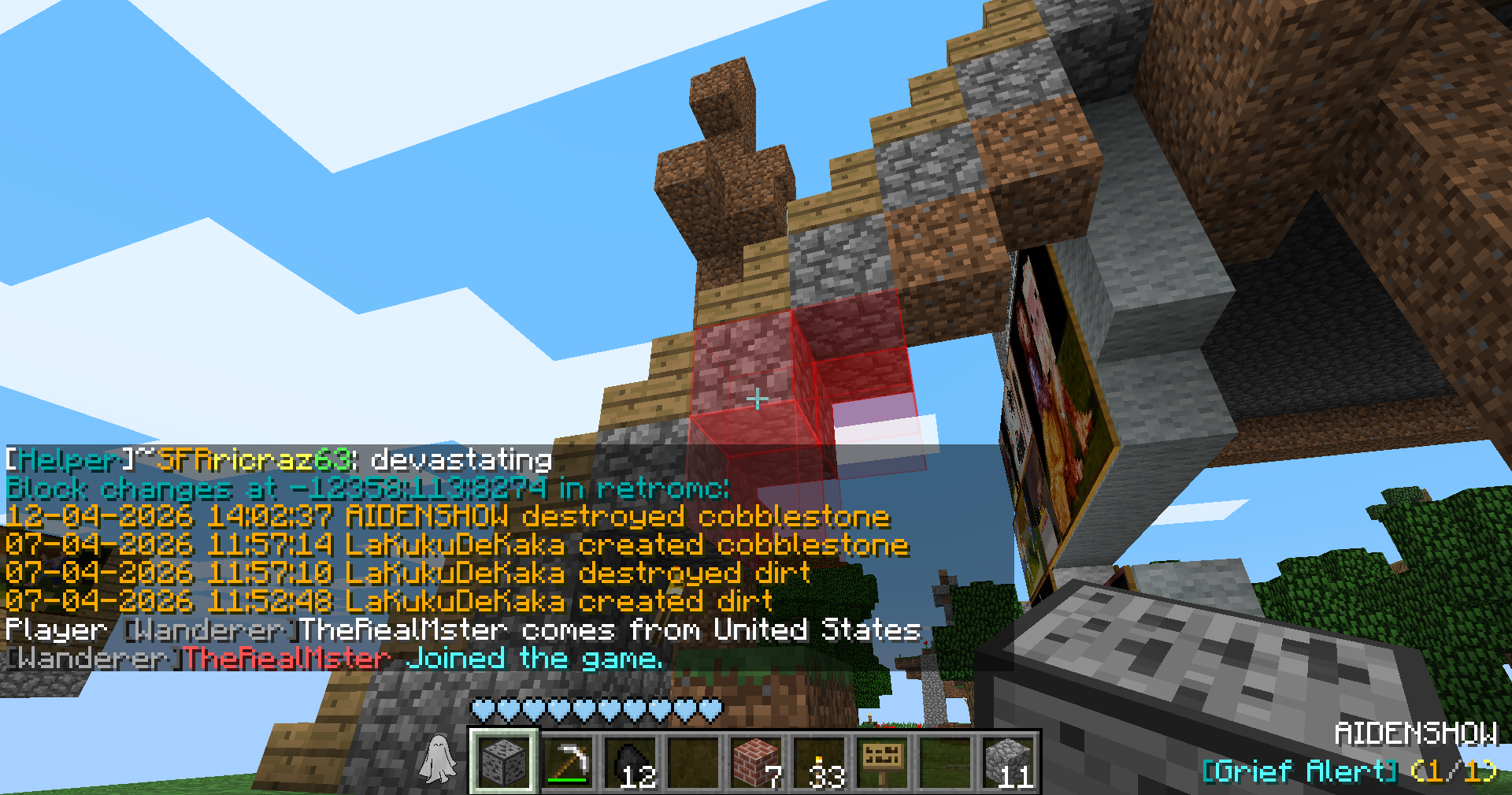Click the Grief Alert counter label
1512x795 pixels.
click(x=1348, y=771)
